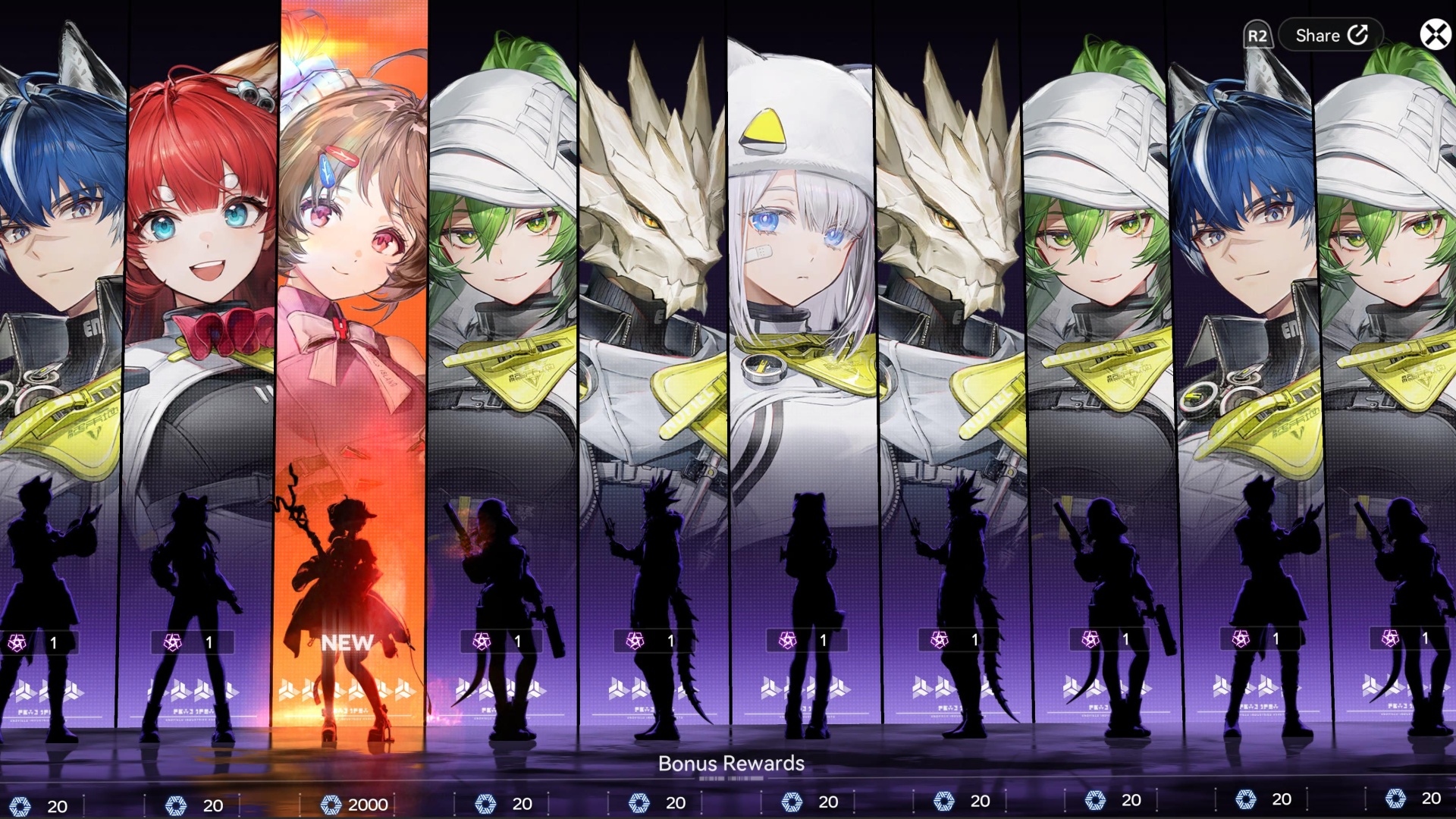
Task: Click the share arrow icon next to Share text
Action: point(1360,35)
